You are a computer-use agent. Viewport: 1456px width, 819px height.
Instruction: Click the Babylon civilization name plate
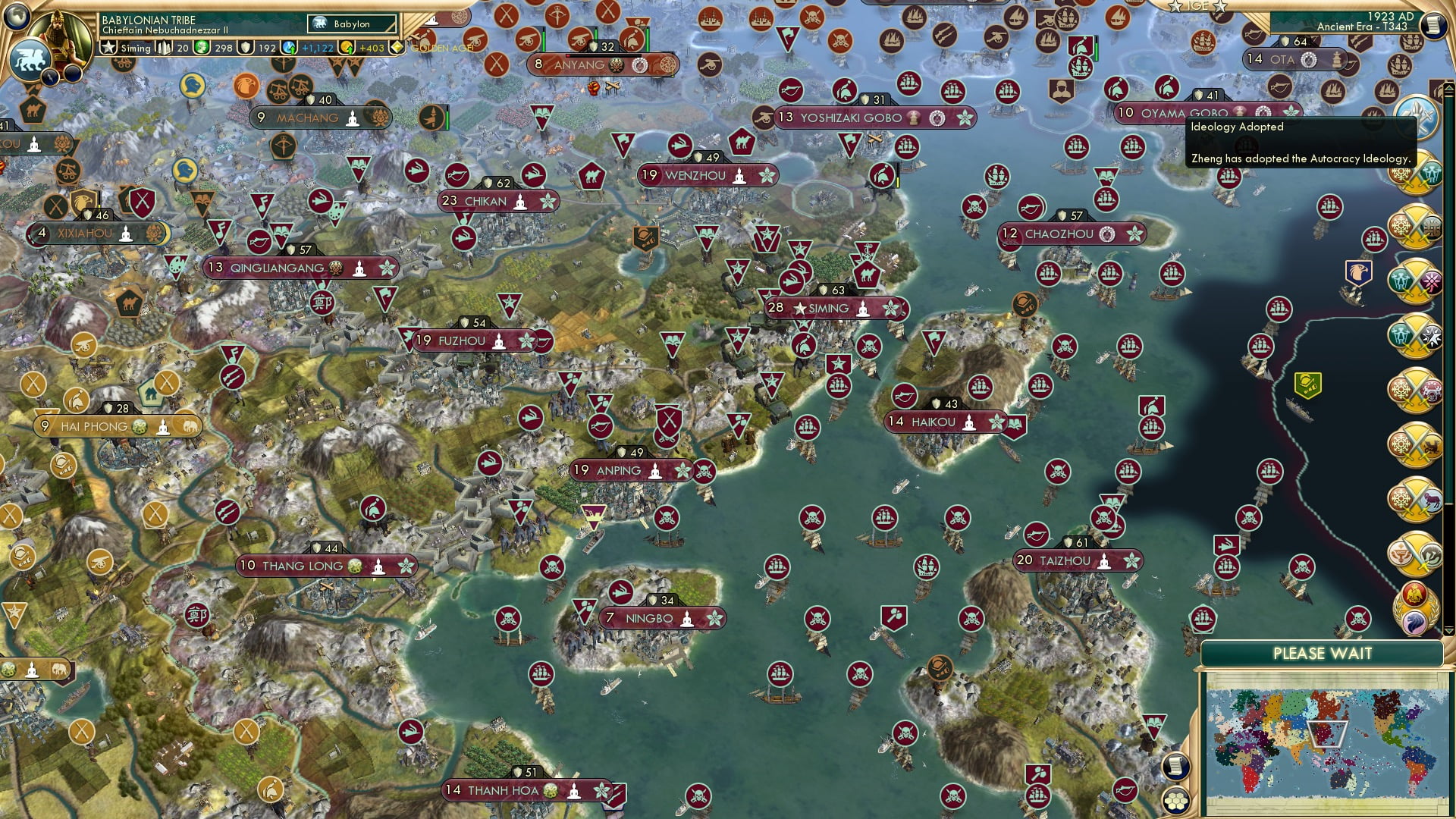tap(351, 24)
